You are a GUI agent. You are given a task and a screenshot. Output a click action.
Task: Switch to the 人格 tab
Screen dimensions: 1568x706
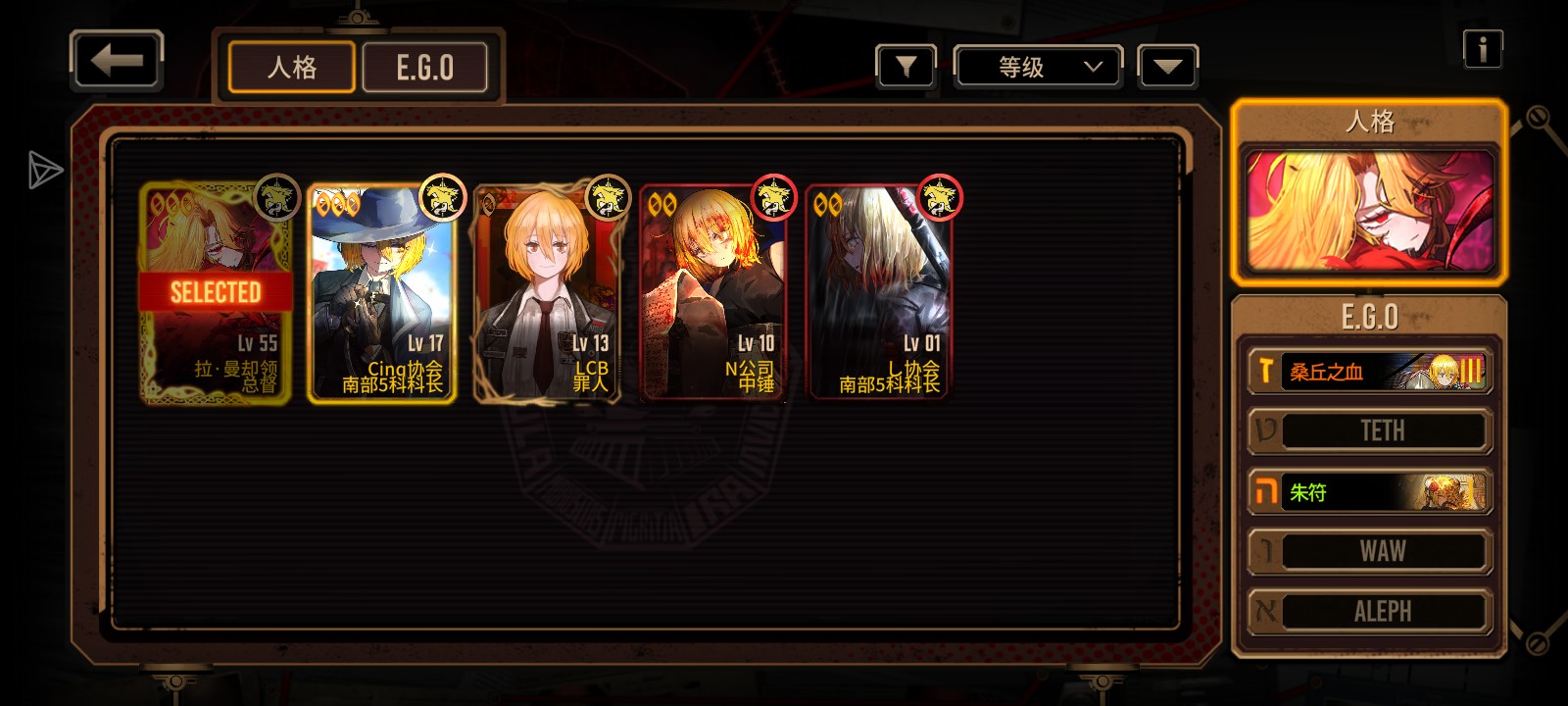coord(291,68)
